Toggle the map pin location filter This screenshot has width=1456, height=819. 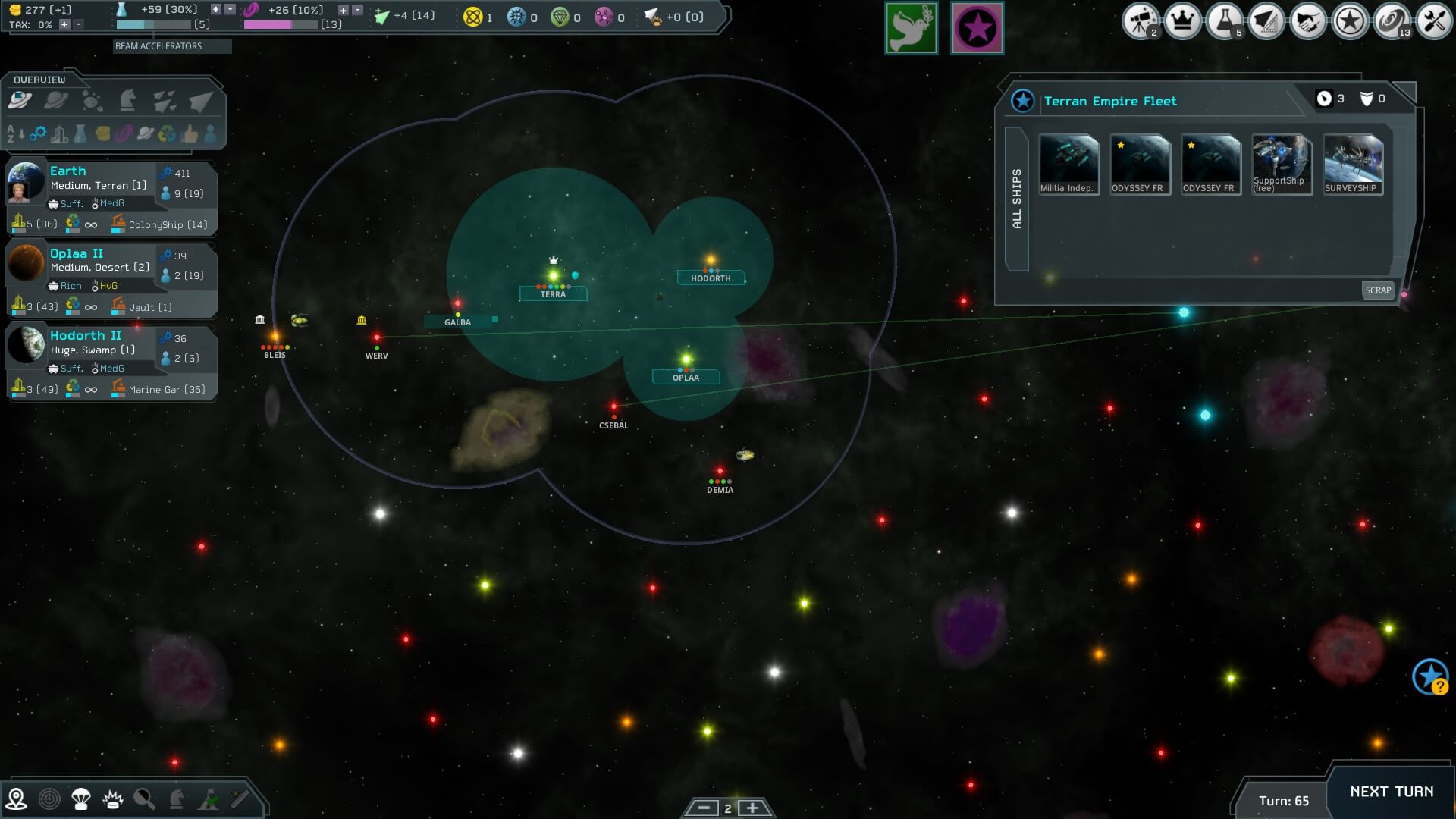[16, 799]
